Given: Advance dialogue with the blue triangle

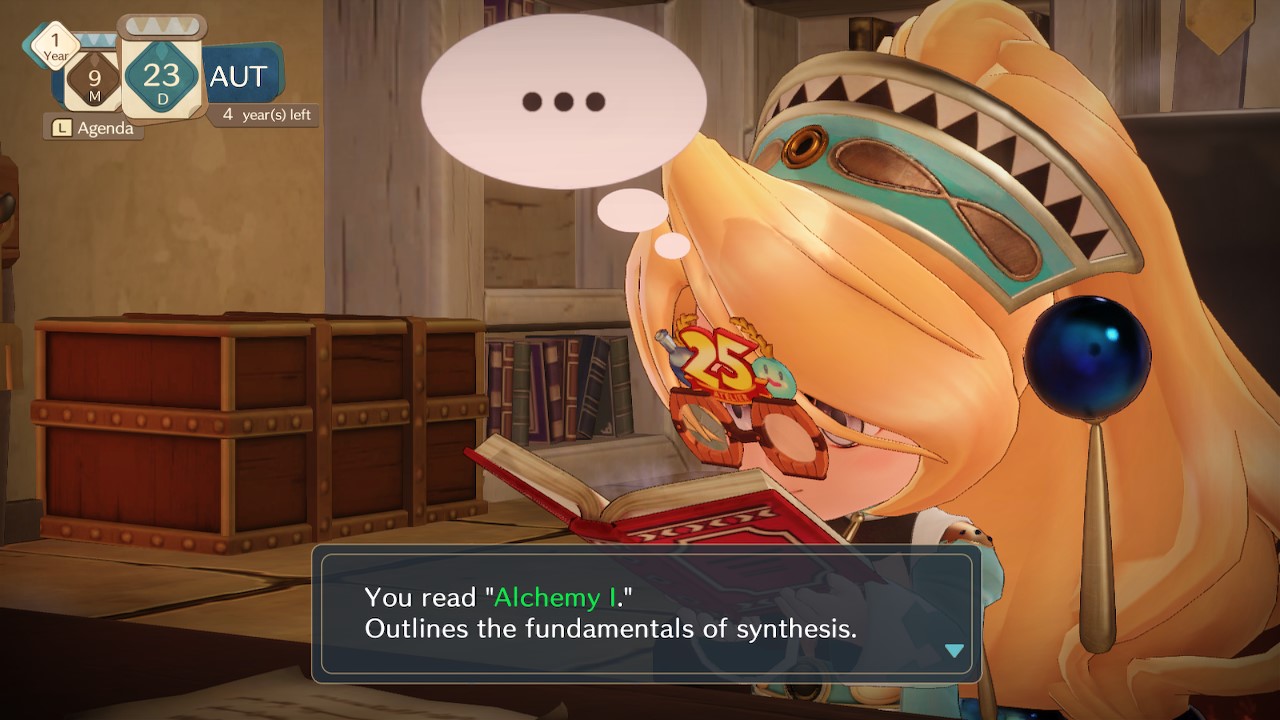Looking at the screenshot, I should point(953,651).
